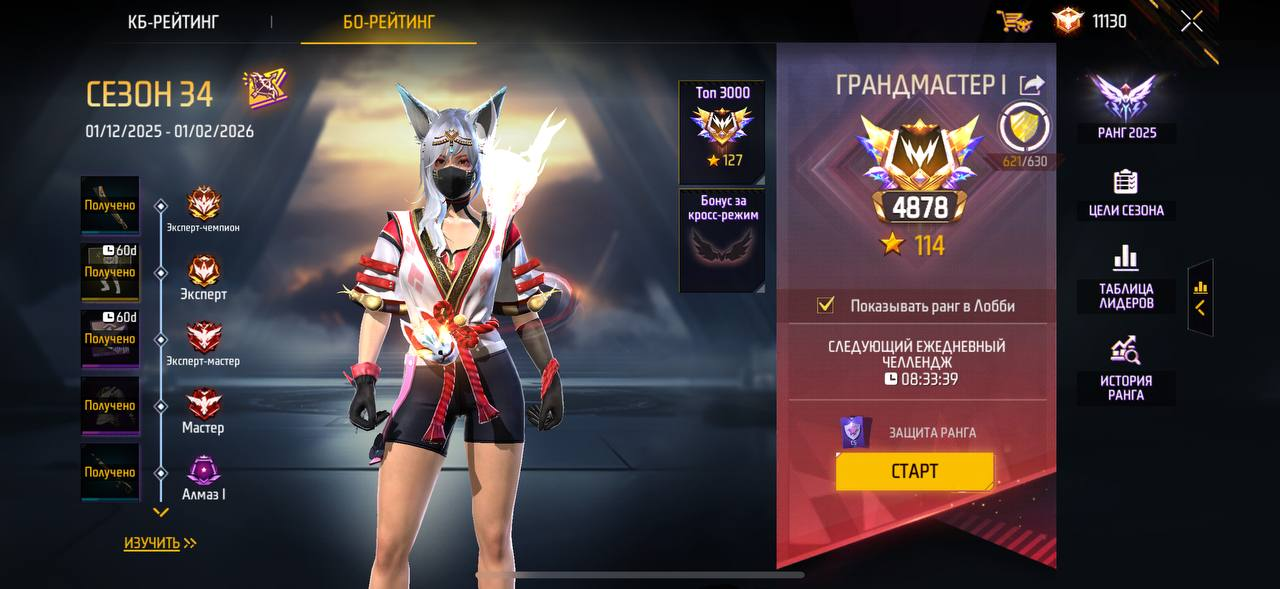
Task: Expand the rank rewards list down arrow
Action: pos(160,512)
